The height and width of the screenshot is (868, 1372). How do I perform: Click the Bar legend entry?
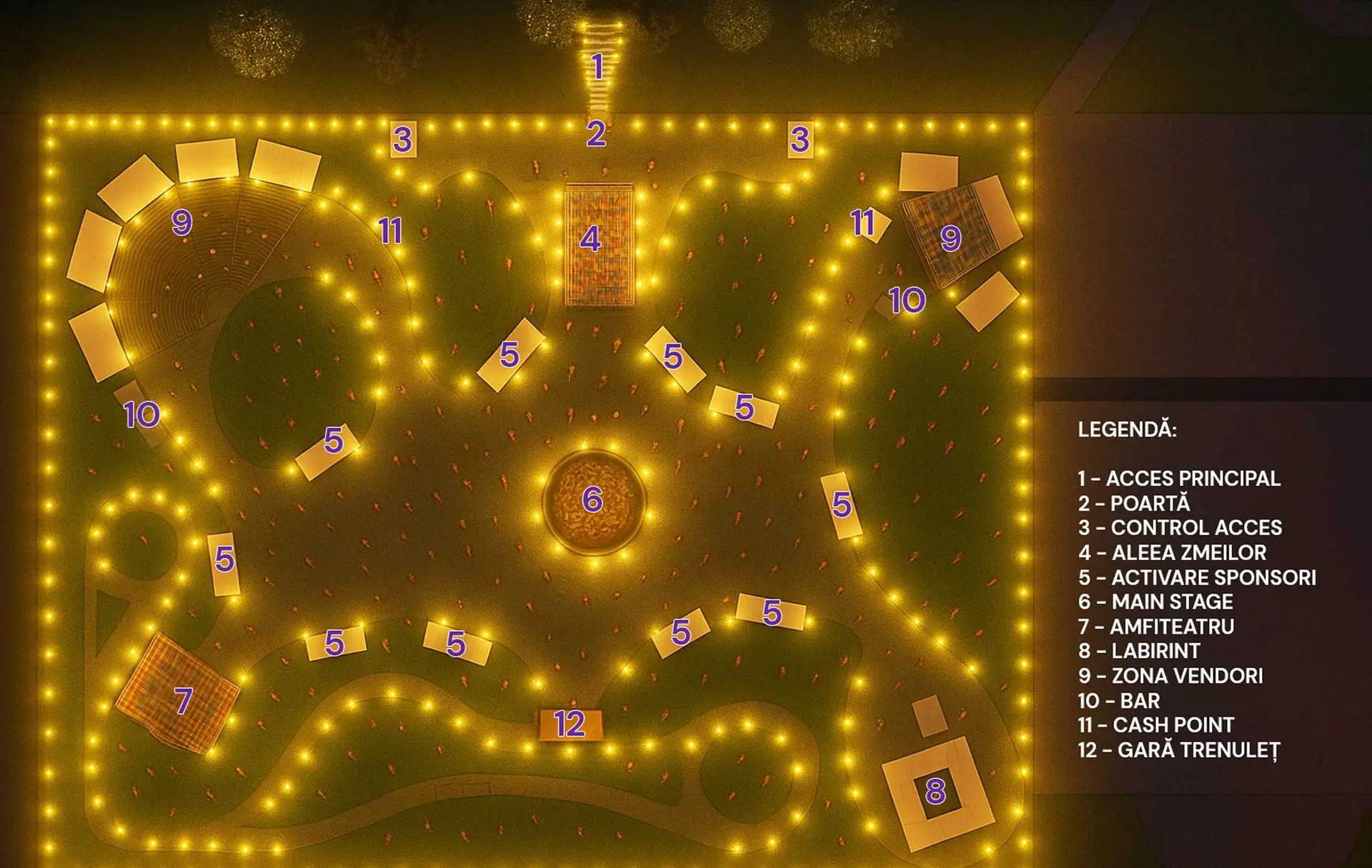click(x=1119, y=701)
